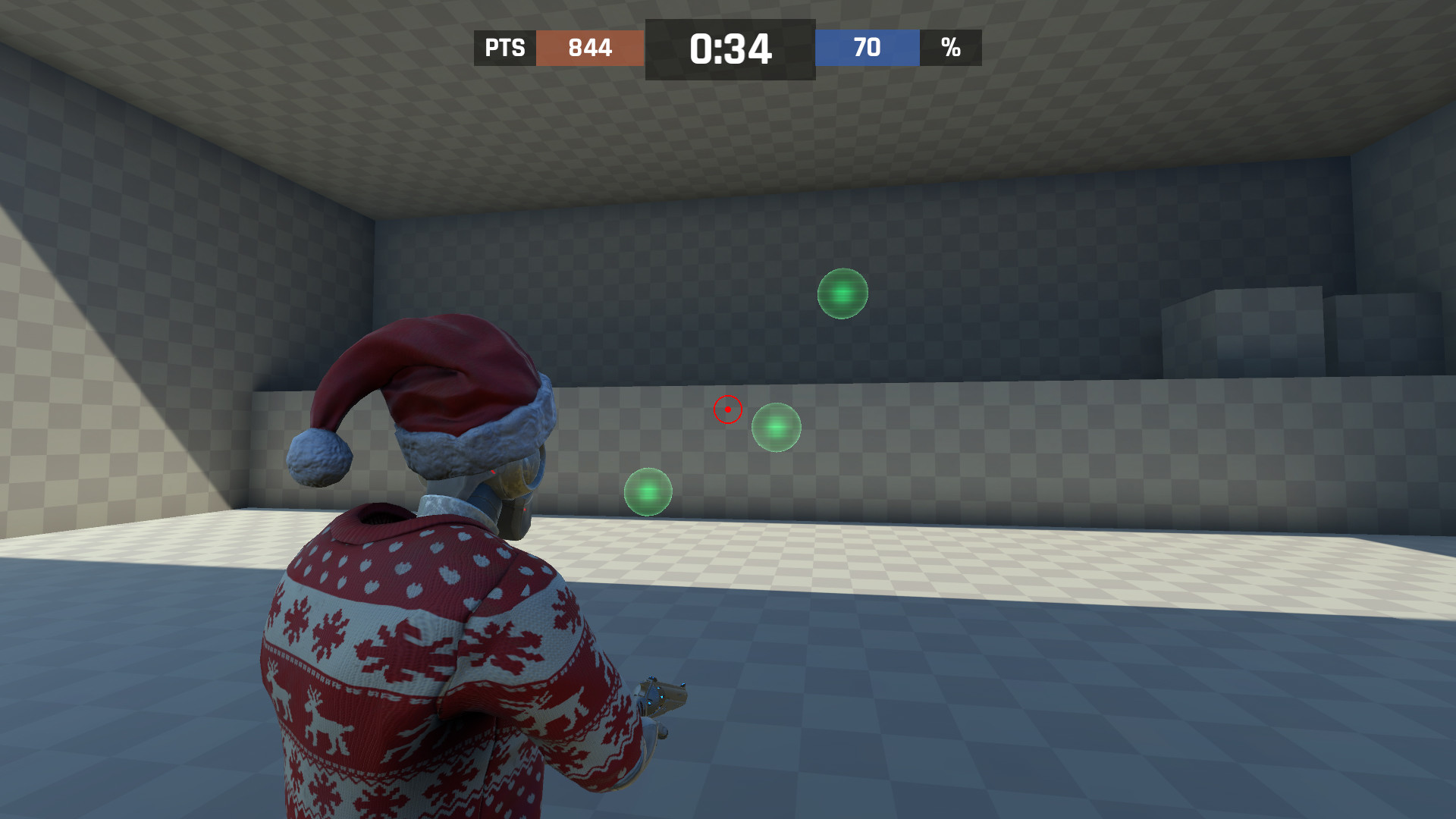Screen dimensions: 1456x819
Task: Click the orange points progress bar
Action: tap(590, 48)
